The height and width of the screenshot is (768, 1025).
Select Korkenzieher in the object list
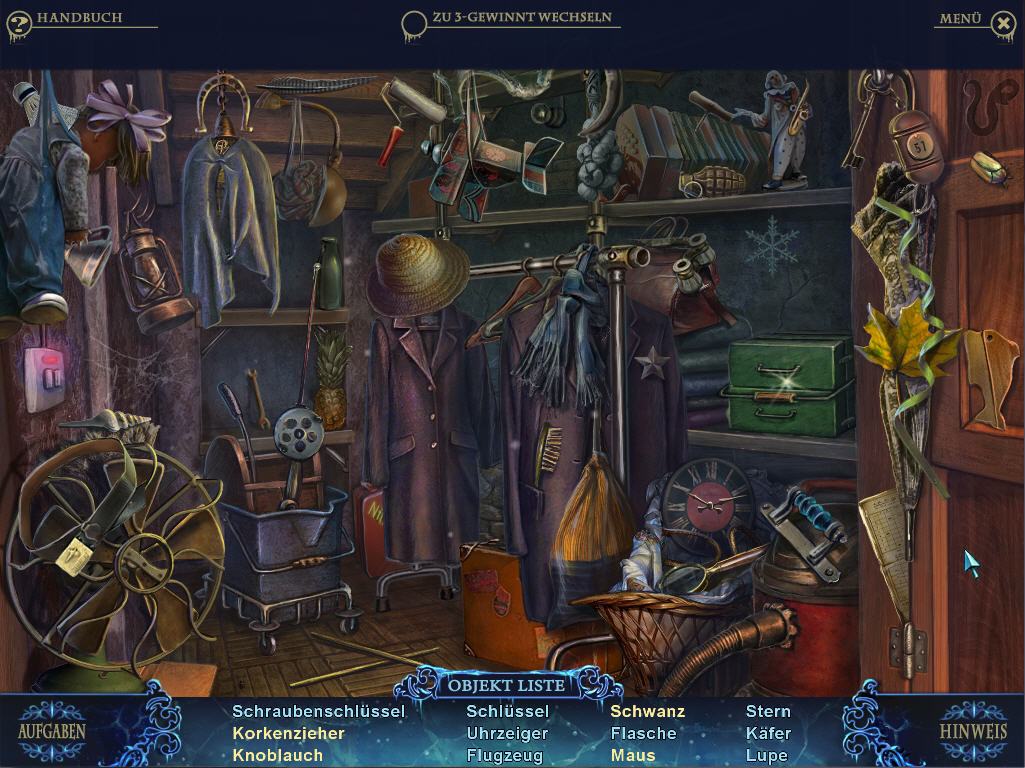pyautogui.click(x=288, y=733)
